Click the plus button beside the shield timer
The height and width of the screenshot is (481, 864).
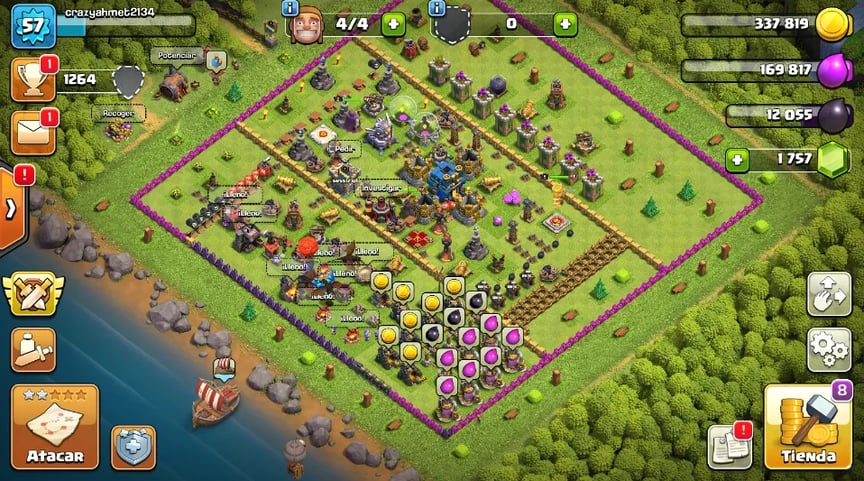(x=565, y=24)
